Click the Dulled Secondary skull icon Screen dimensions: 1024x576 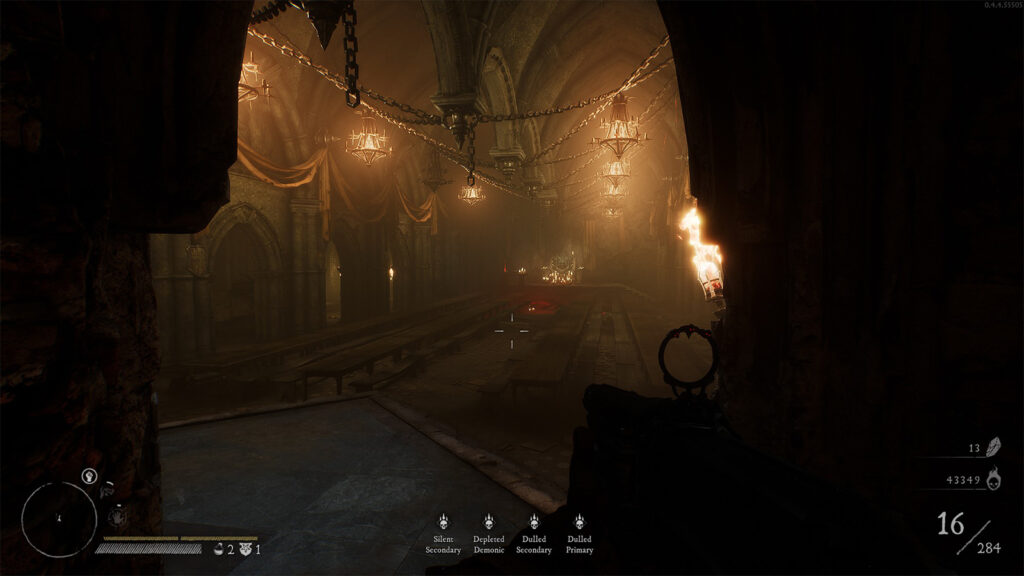coord(533,521)
